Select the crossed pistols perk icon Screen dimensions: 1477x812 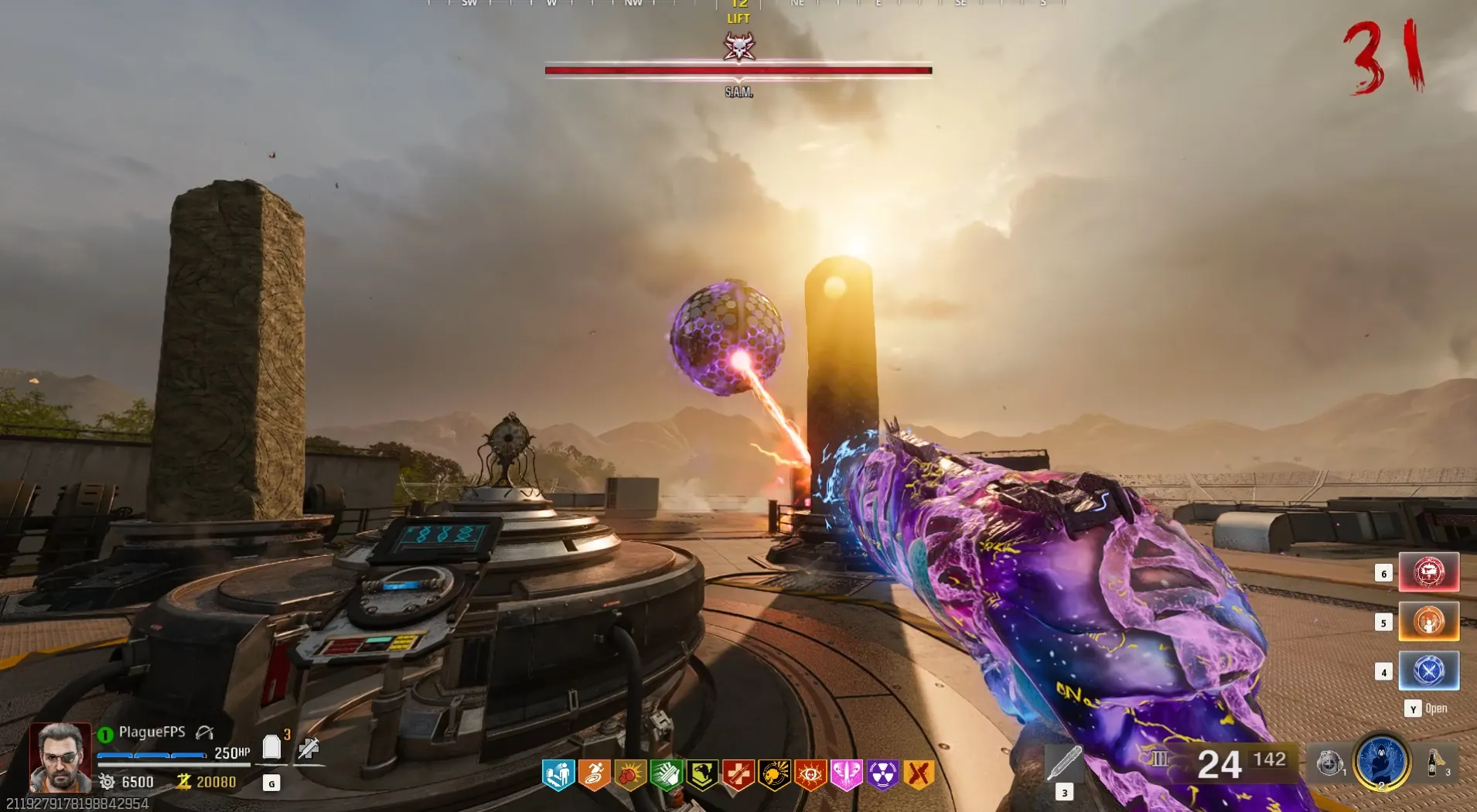(919, 774)
